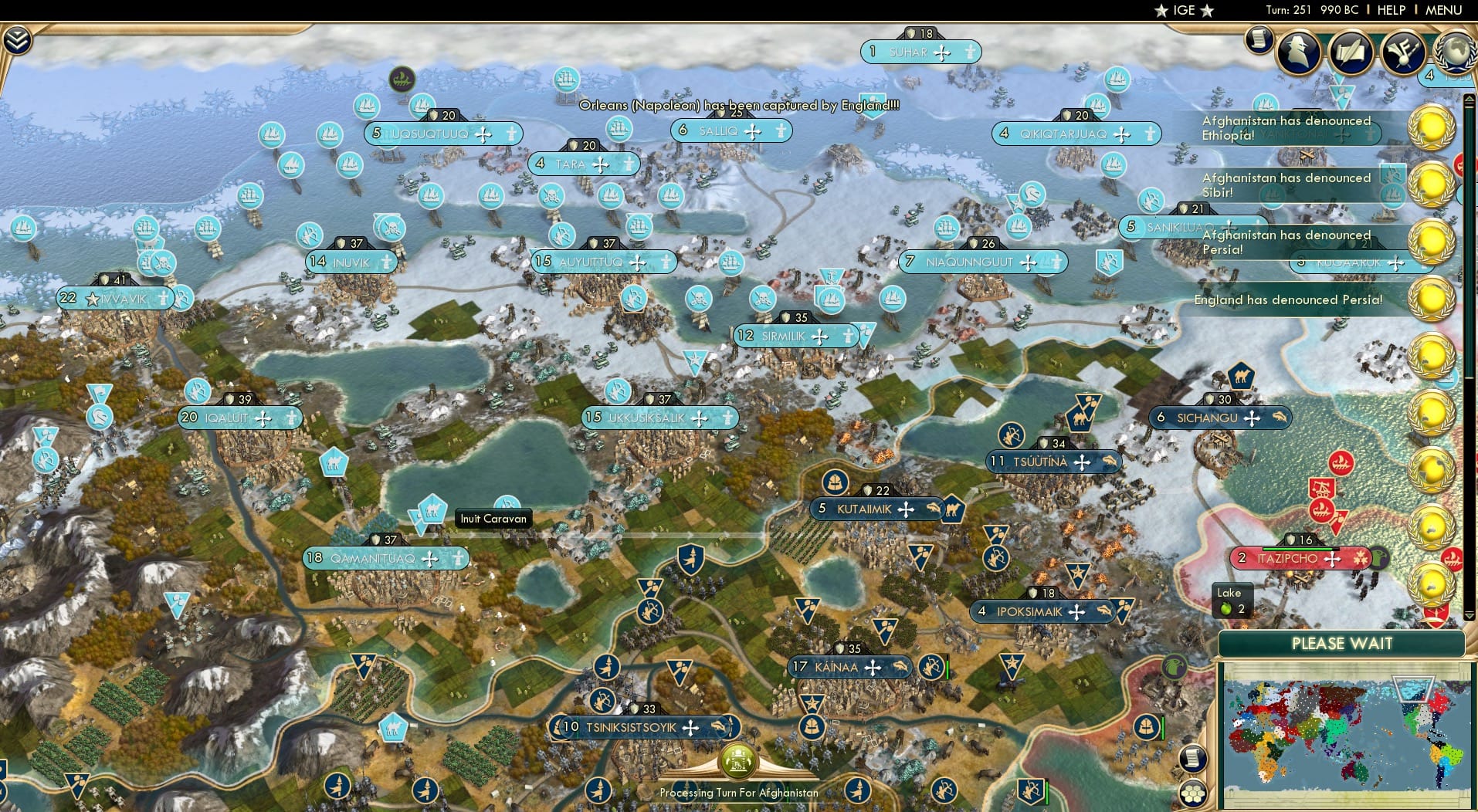The image size is (1478, 812).
Task: Open the Trade Route overview quill icon
Action: (x=1350, y=52)
